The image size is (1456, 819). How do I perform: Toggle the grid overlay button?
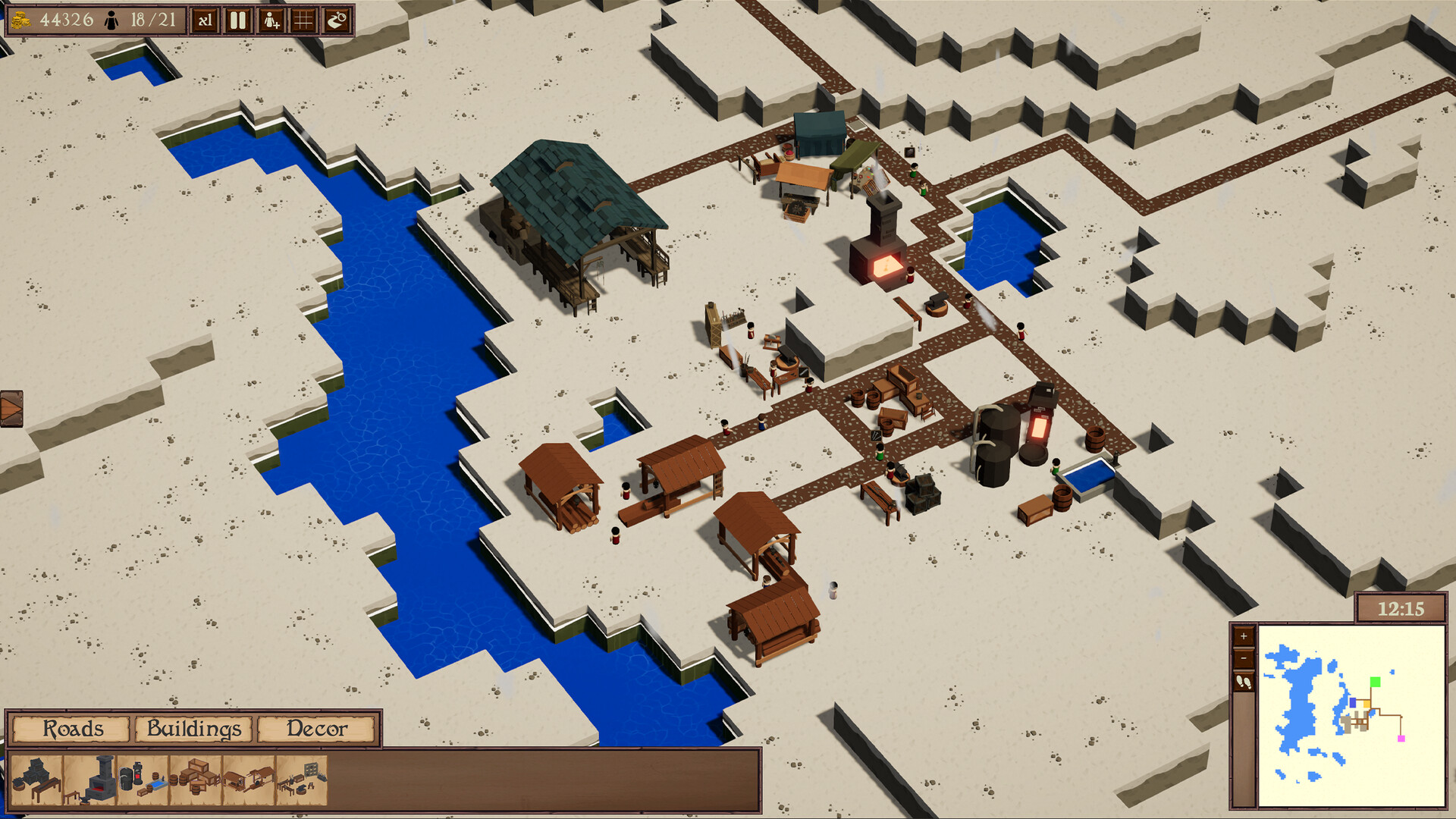(303, 20)
